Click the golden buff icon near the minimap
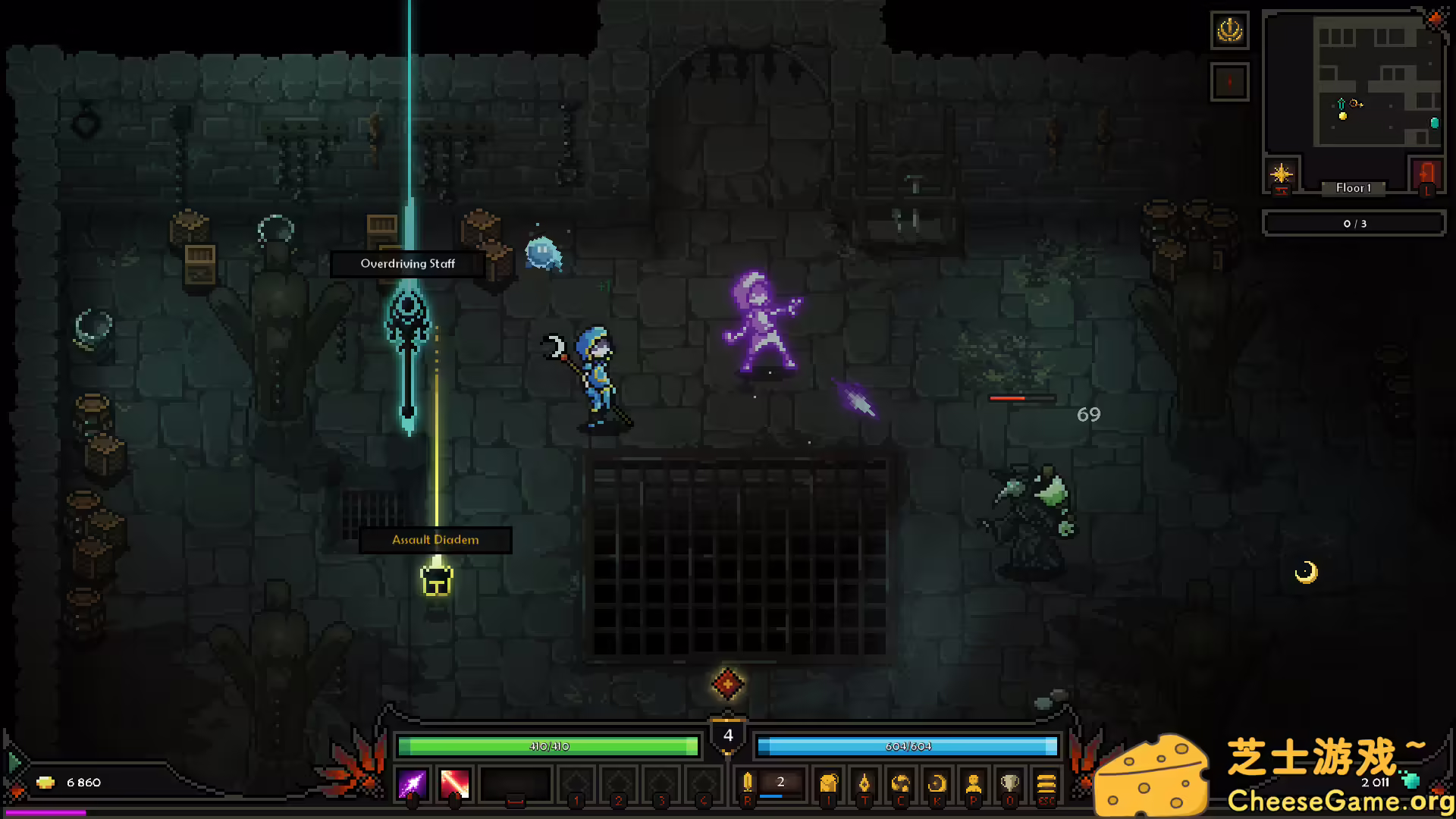1456x819 pixels. [1230, 31]
